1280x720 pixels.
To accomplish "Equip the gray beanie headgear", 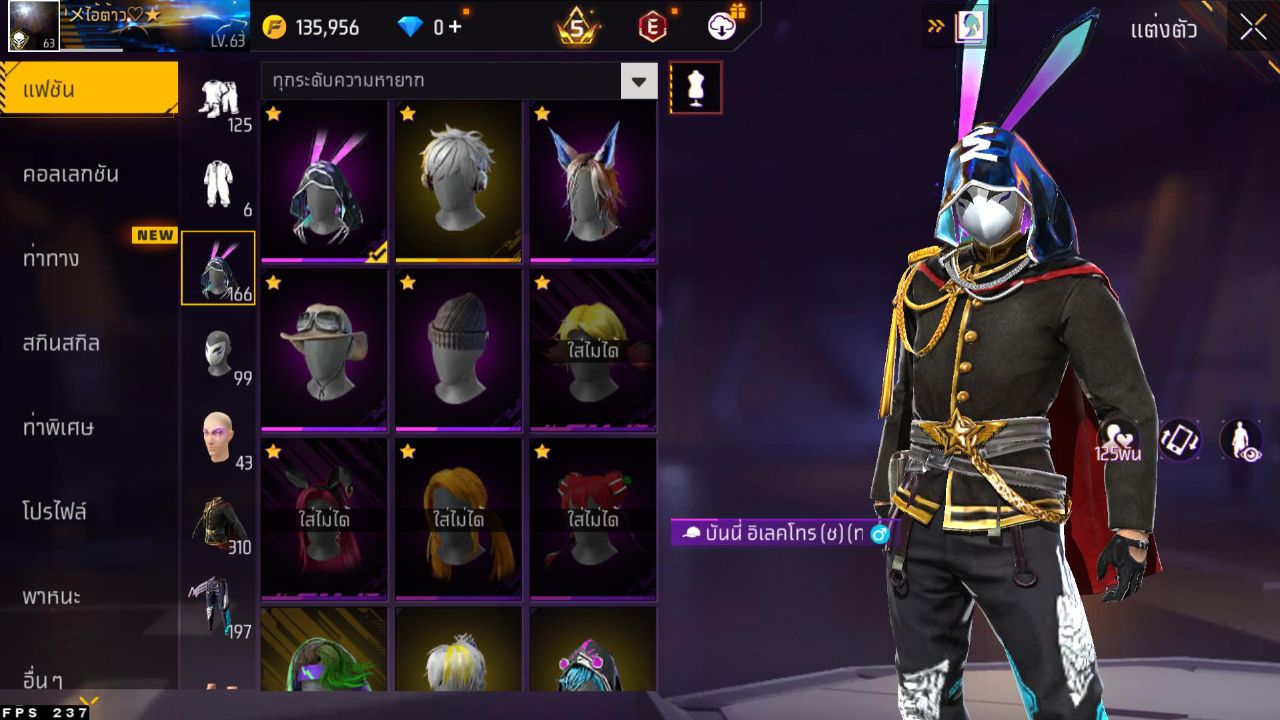I will pos(458,350).
